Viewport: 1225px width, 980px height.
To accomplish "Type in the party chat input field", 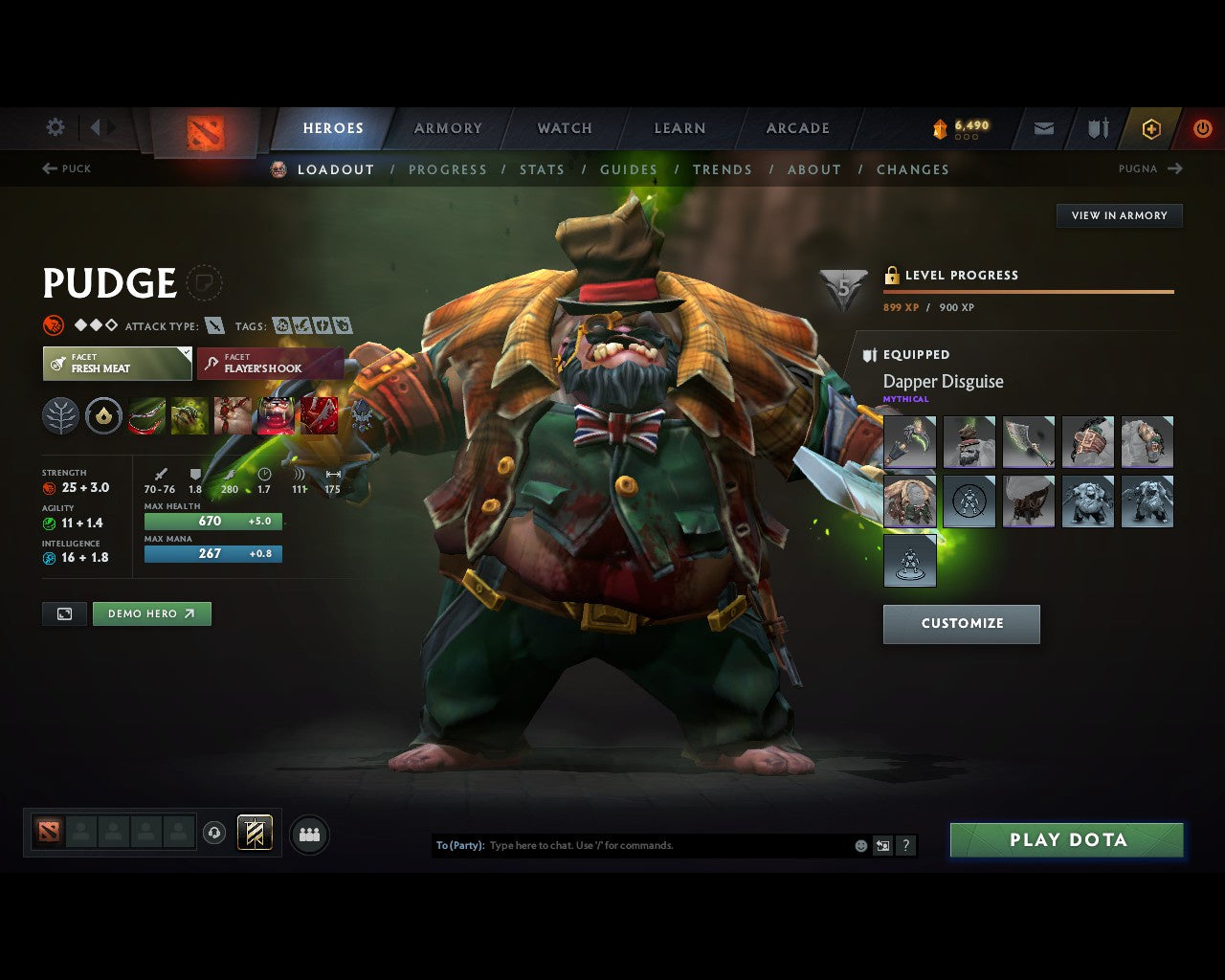I will pyautogui.click(x=670, y=845).
